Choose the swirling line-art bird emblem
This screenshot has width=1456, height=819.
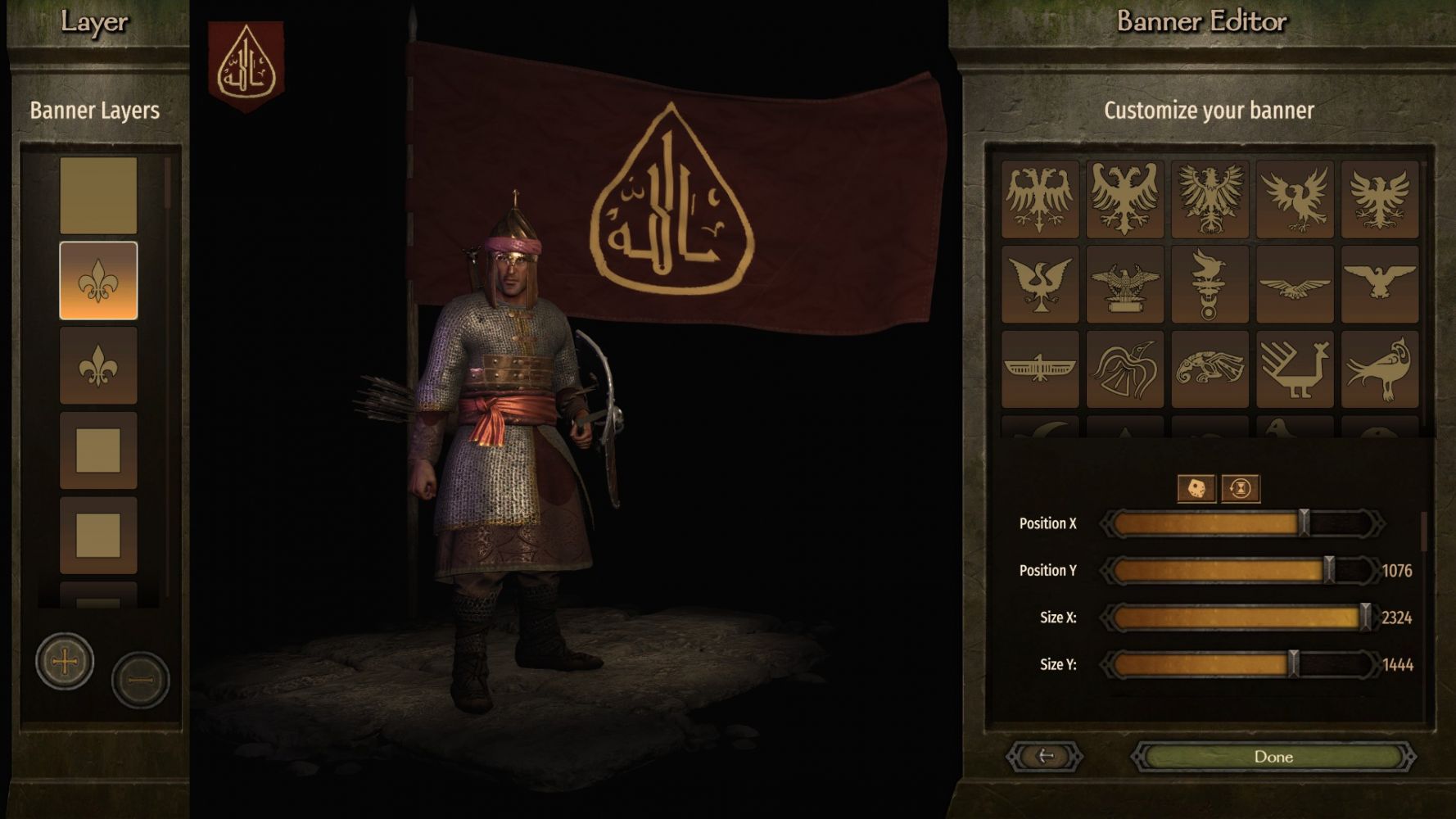click(1125, 369)
